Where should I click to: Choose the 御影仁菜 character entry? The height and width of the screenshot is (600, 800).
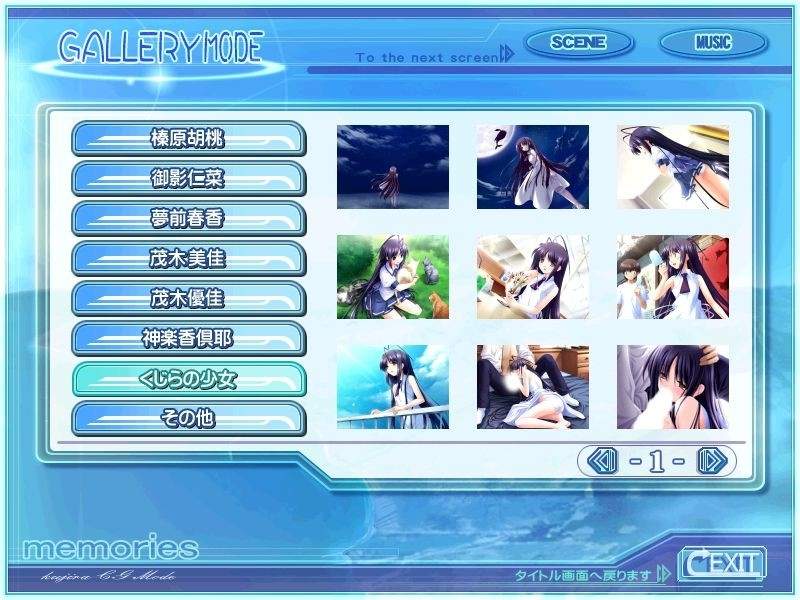point(188,178)
